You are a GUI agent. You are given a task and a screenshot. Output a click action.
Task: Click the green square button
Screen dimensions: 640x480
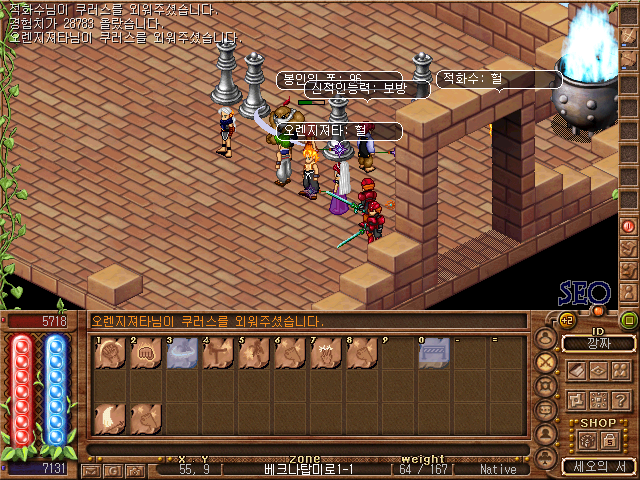(629, 320)
